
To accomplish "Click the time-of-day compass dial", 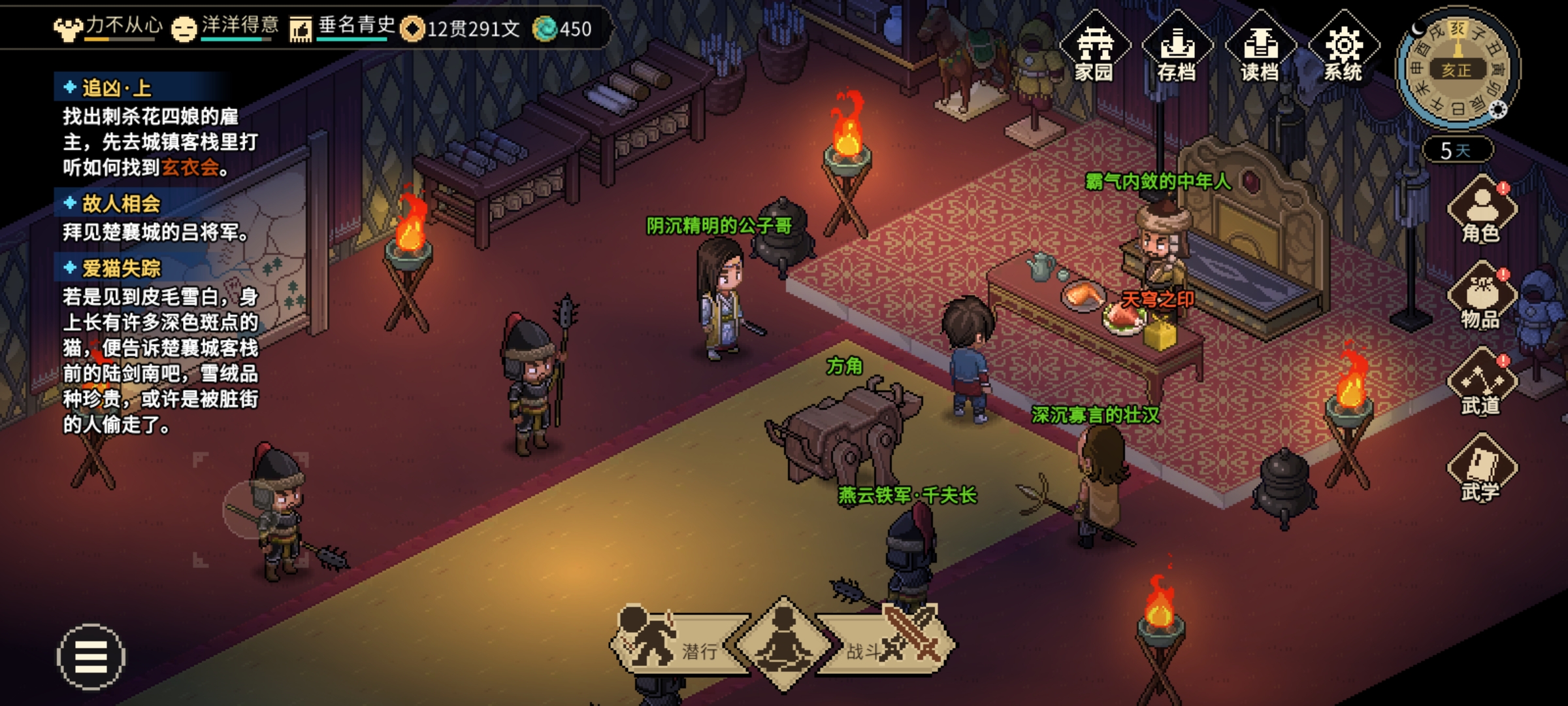I will click(1457, 69).
